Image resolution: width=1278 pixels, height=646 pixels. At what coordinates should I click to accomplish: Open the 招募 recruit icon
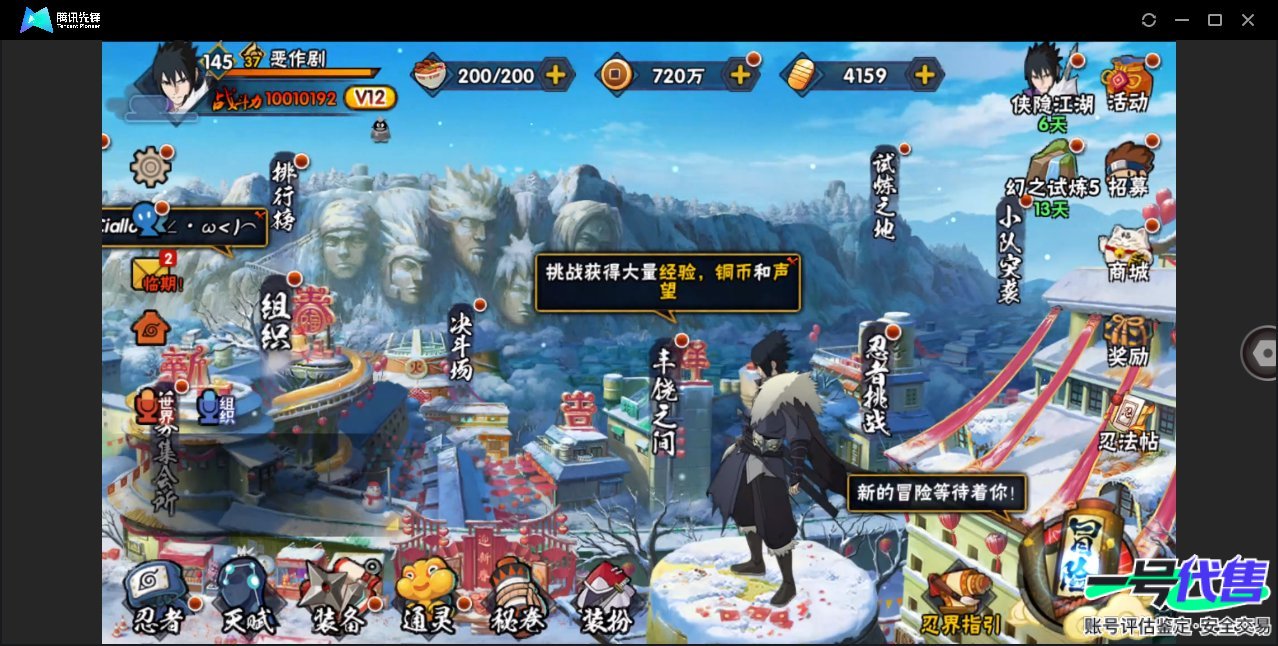click(1128, 170)
